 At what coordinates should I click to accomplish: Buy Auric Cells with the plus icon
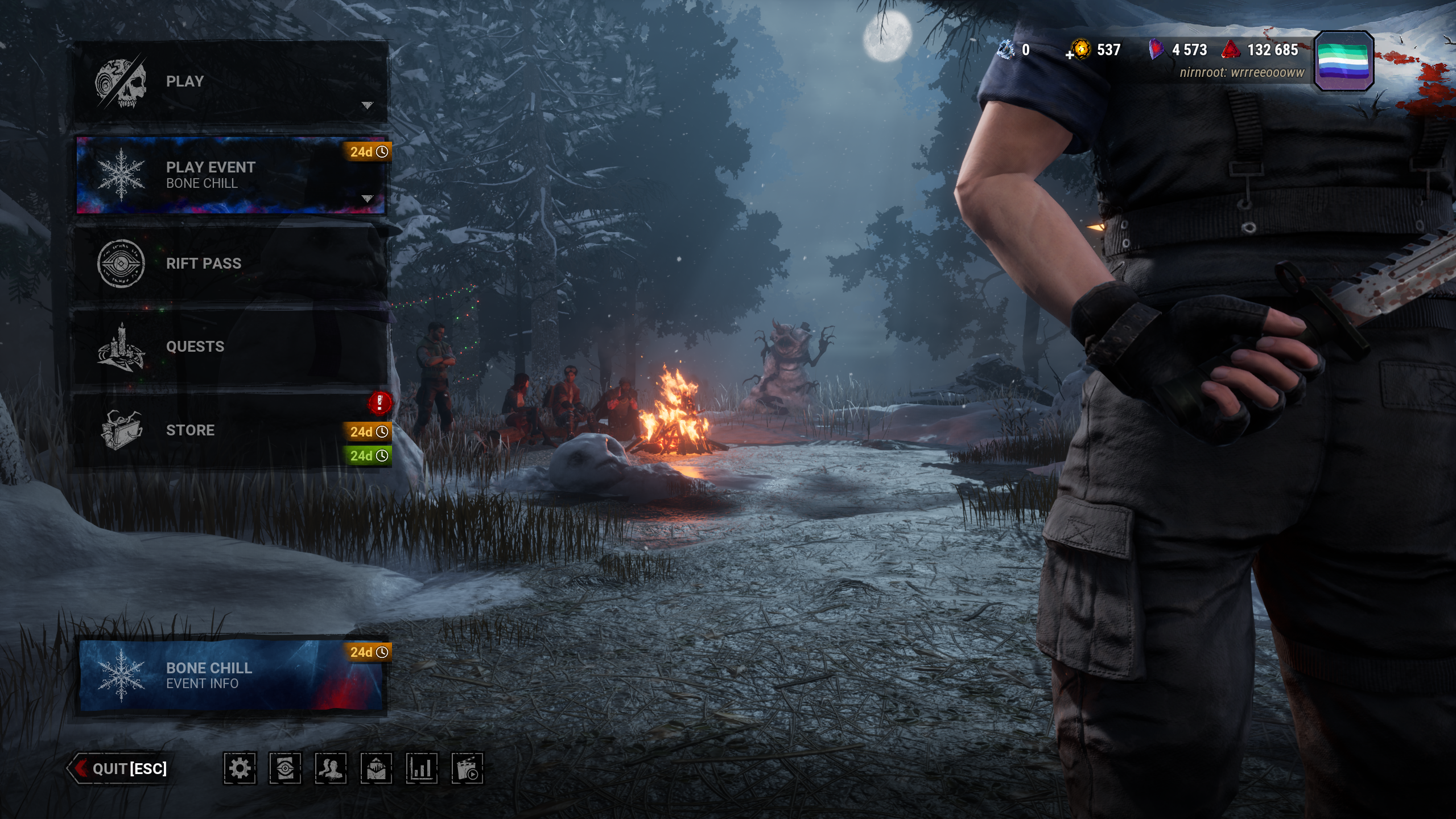(1070, 55)
